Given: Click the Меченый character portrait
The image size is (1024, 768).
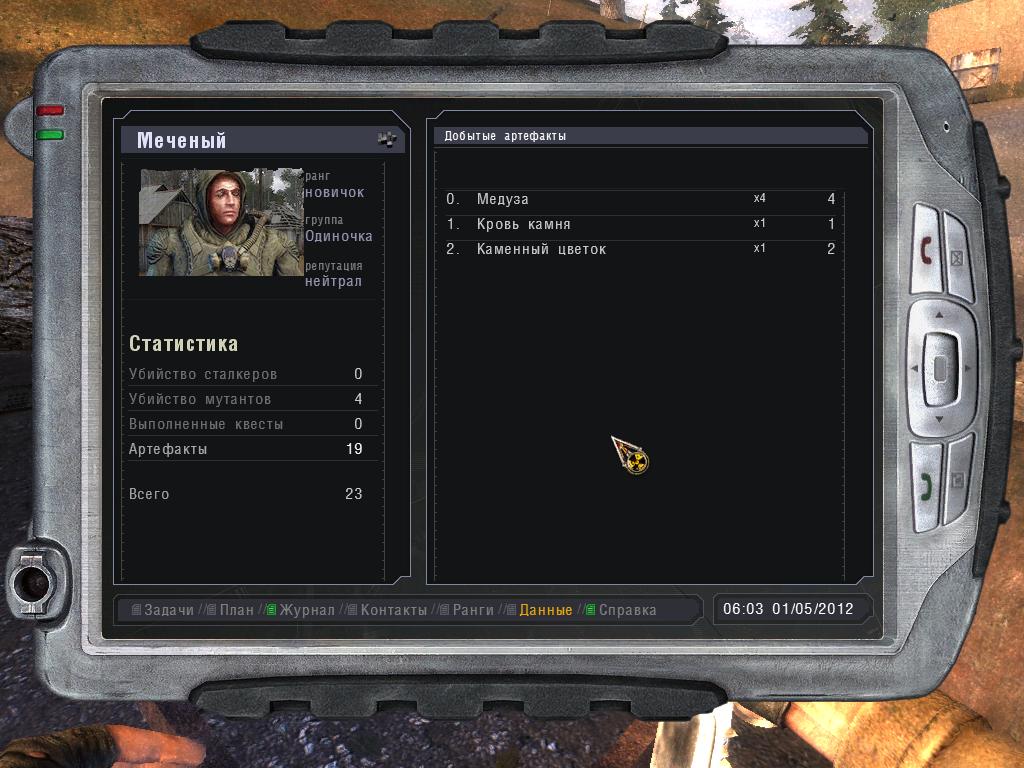Looking at the screenshot, I should point(220,222).
